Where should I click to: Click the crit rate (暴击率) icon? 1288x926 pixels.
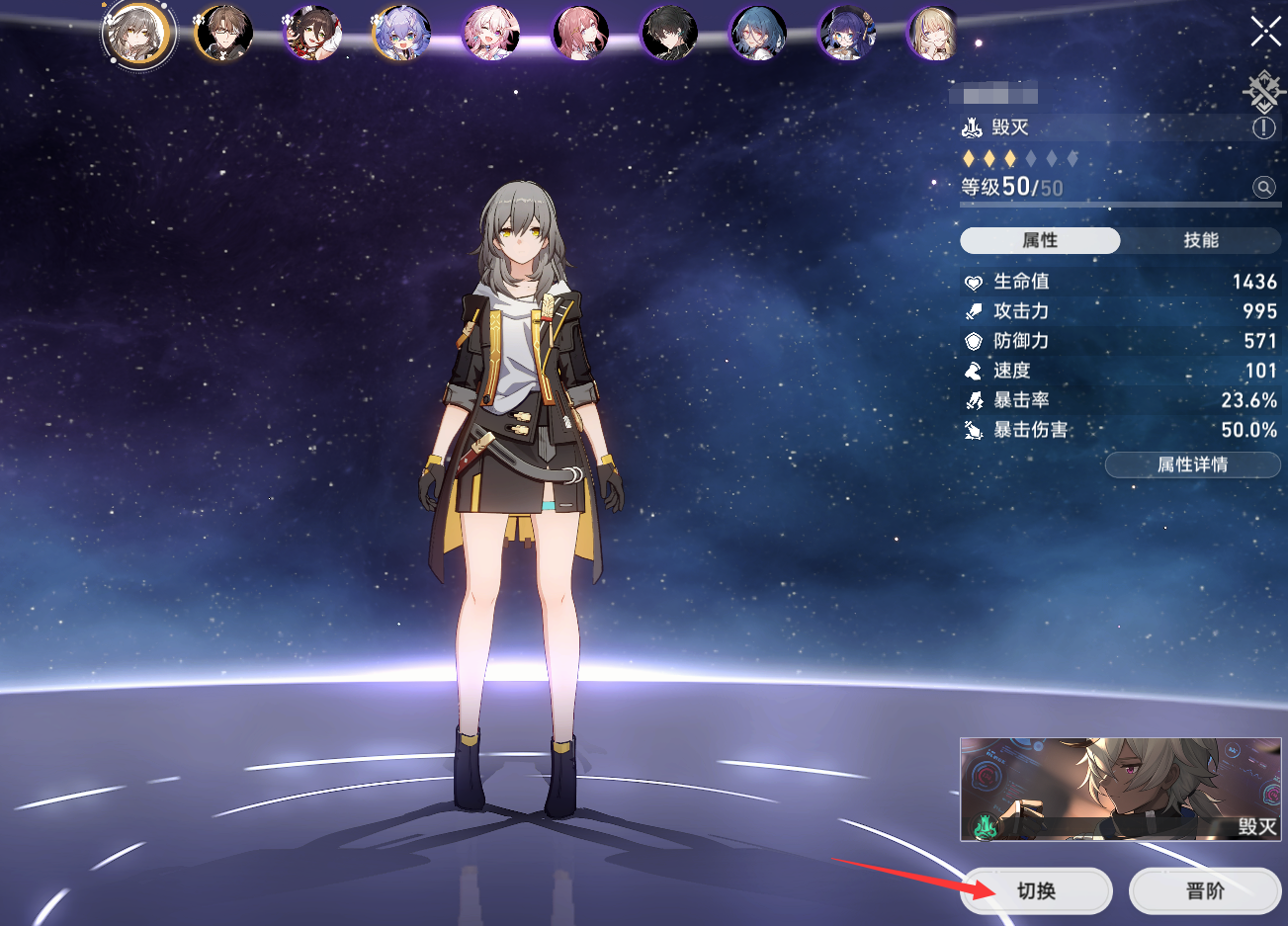coord(976,400)
